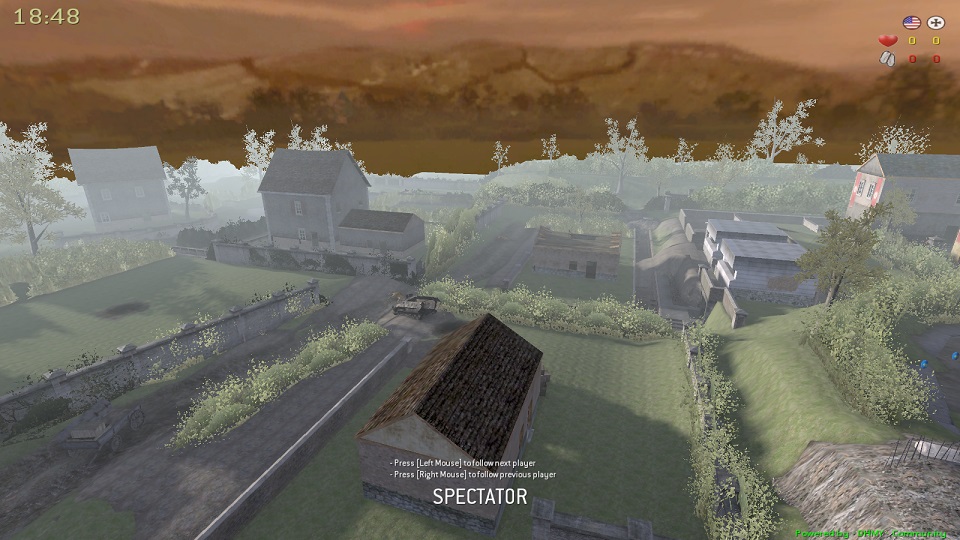Click the dog tags deaths icon
This screenshot has width=960, height=540.
click(x=886, y=59)
